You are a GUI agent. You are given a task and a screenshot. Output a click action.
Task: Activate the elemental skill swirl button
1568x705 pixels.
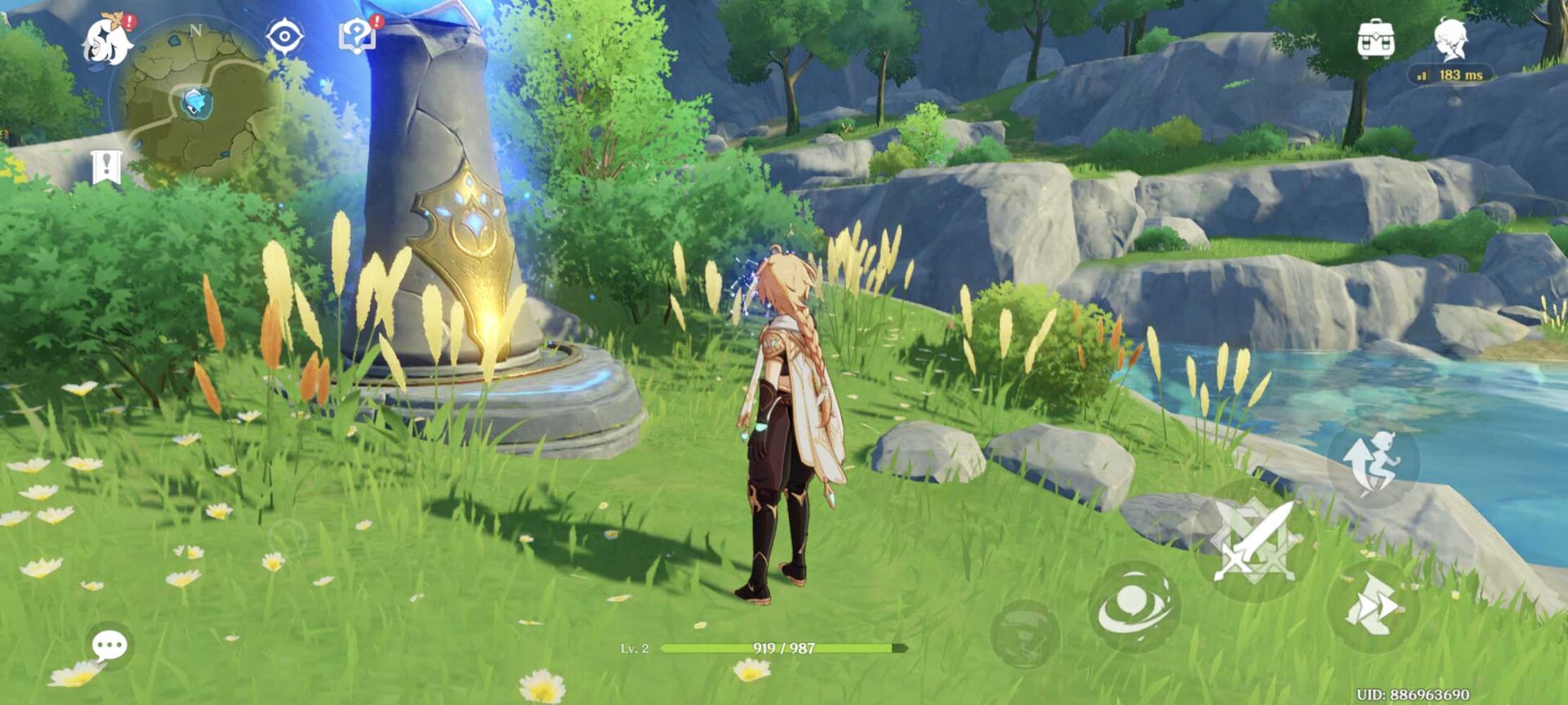[1134, 606]
